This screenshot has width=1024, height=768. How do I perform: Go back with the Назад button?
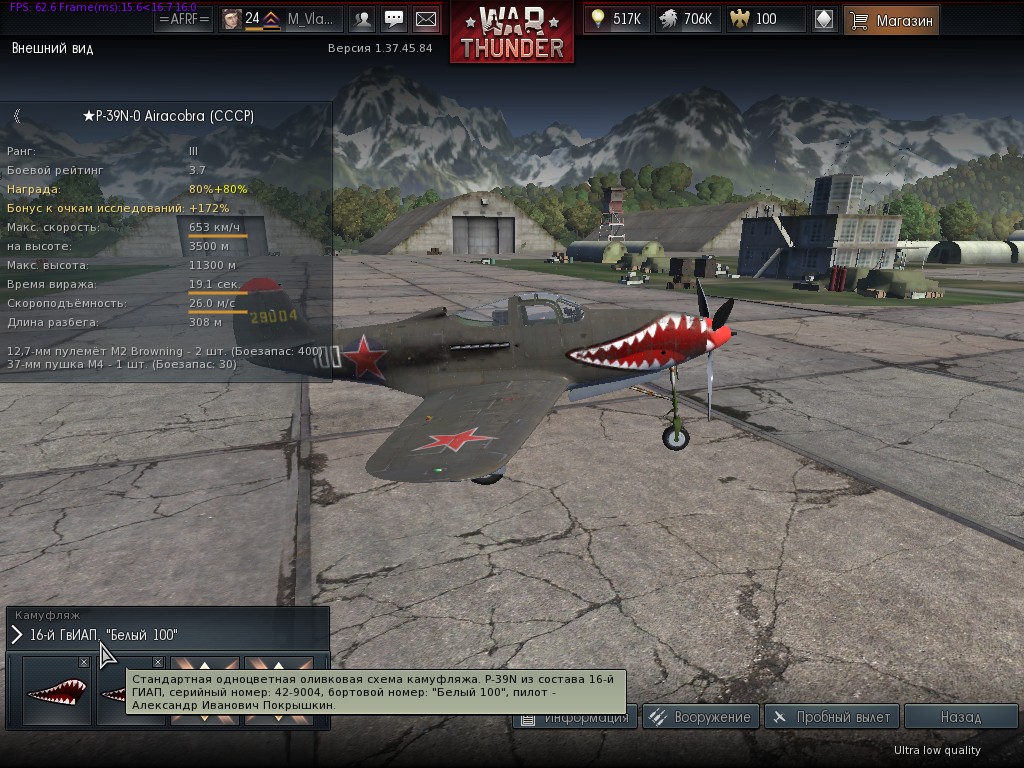click(960, 717)
